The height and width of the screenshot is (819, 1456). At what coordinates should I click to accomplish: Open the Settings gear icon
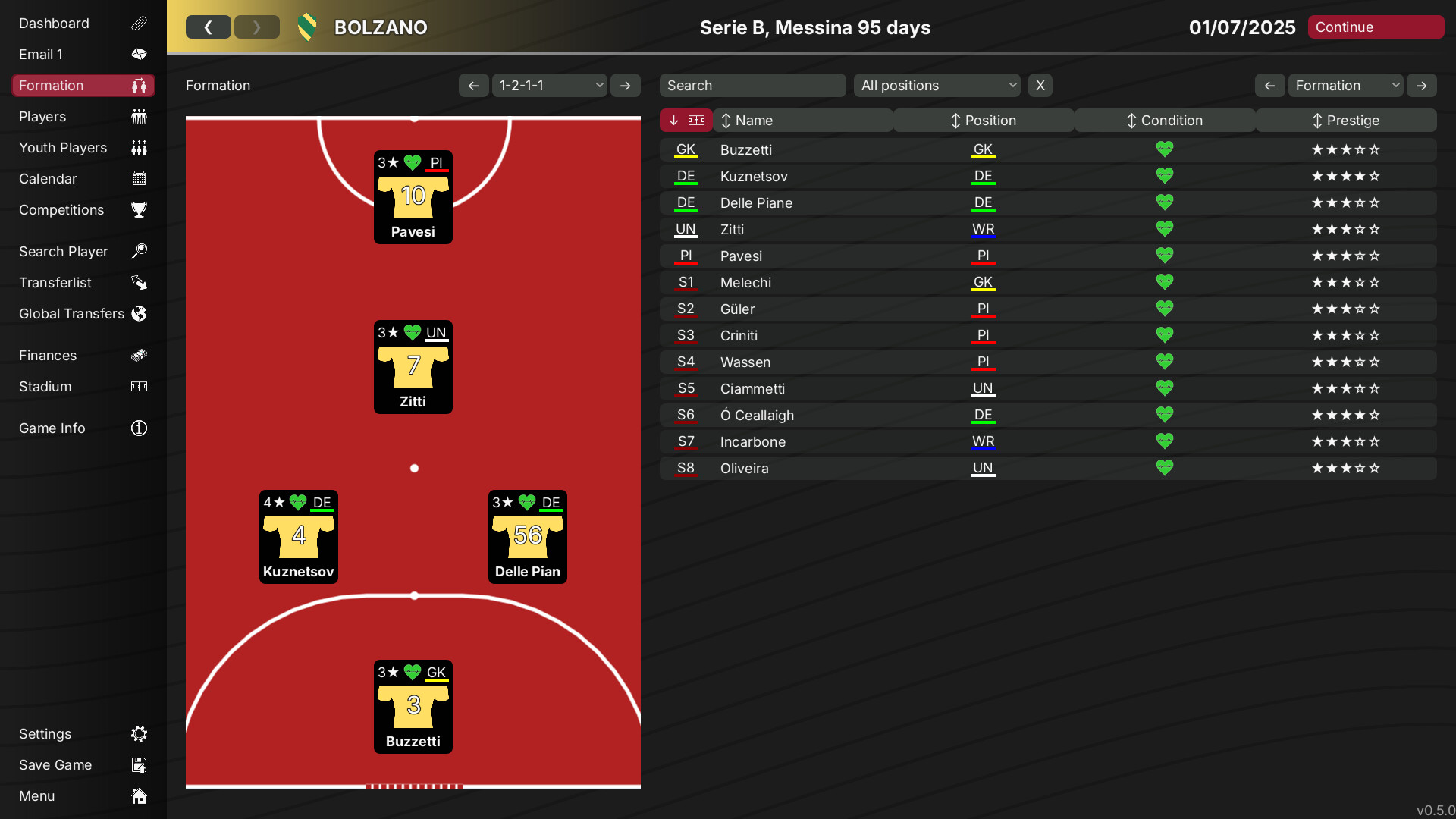pyautogui.click(x=139, y=733)
